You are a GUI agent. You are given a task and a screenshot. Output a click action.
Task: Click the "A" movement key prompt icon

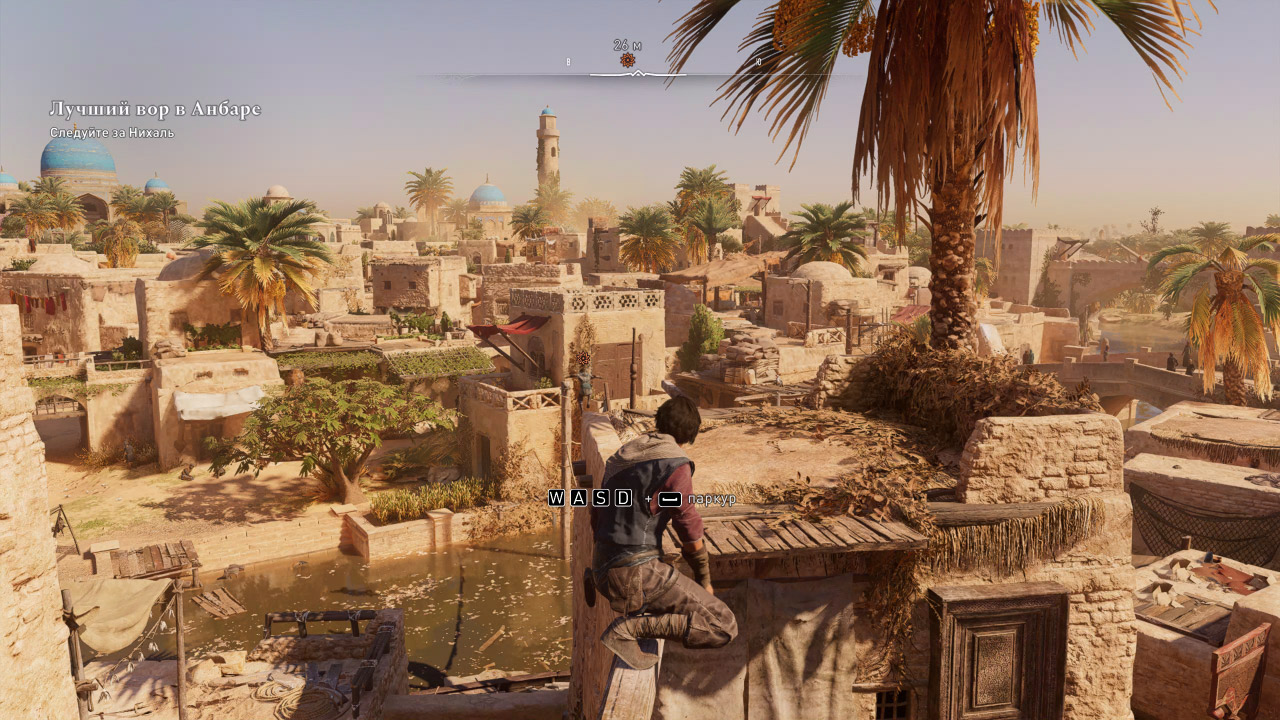[x=578, y=497]
